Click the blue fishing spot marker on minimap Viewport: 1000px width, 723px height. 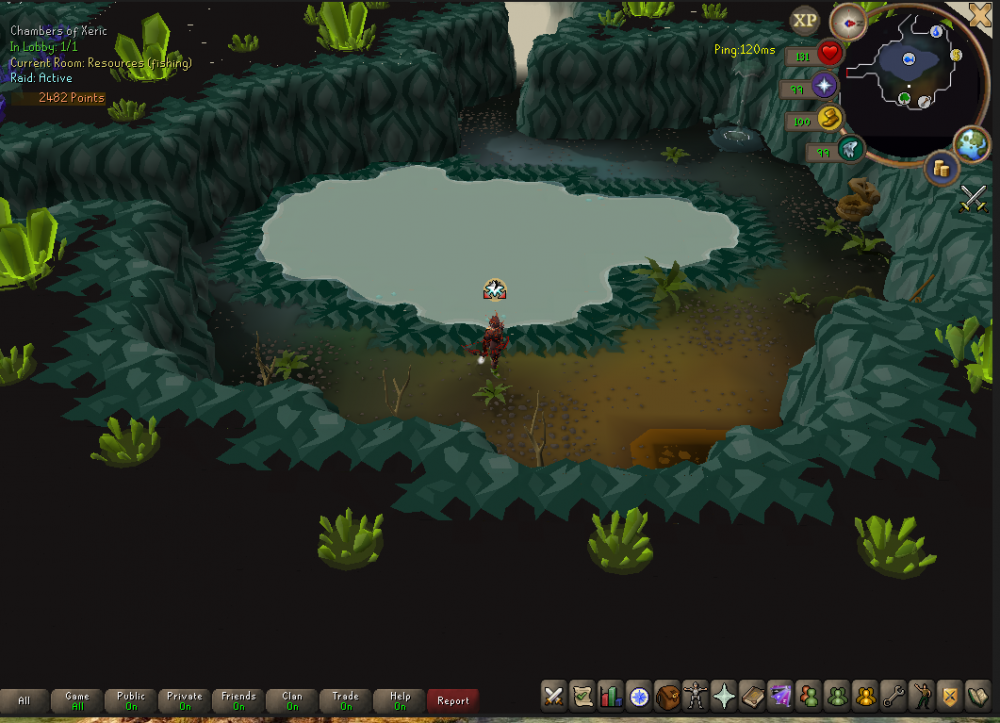click(x=909, y=60)
